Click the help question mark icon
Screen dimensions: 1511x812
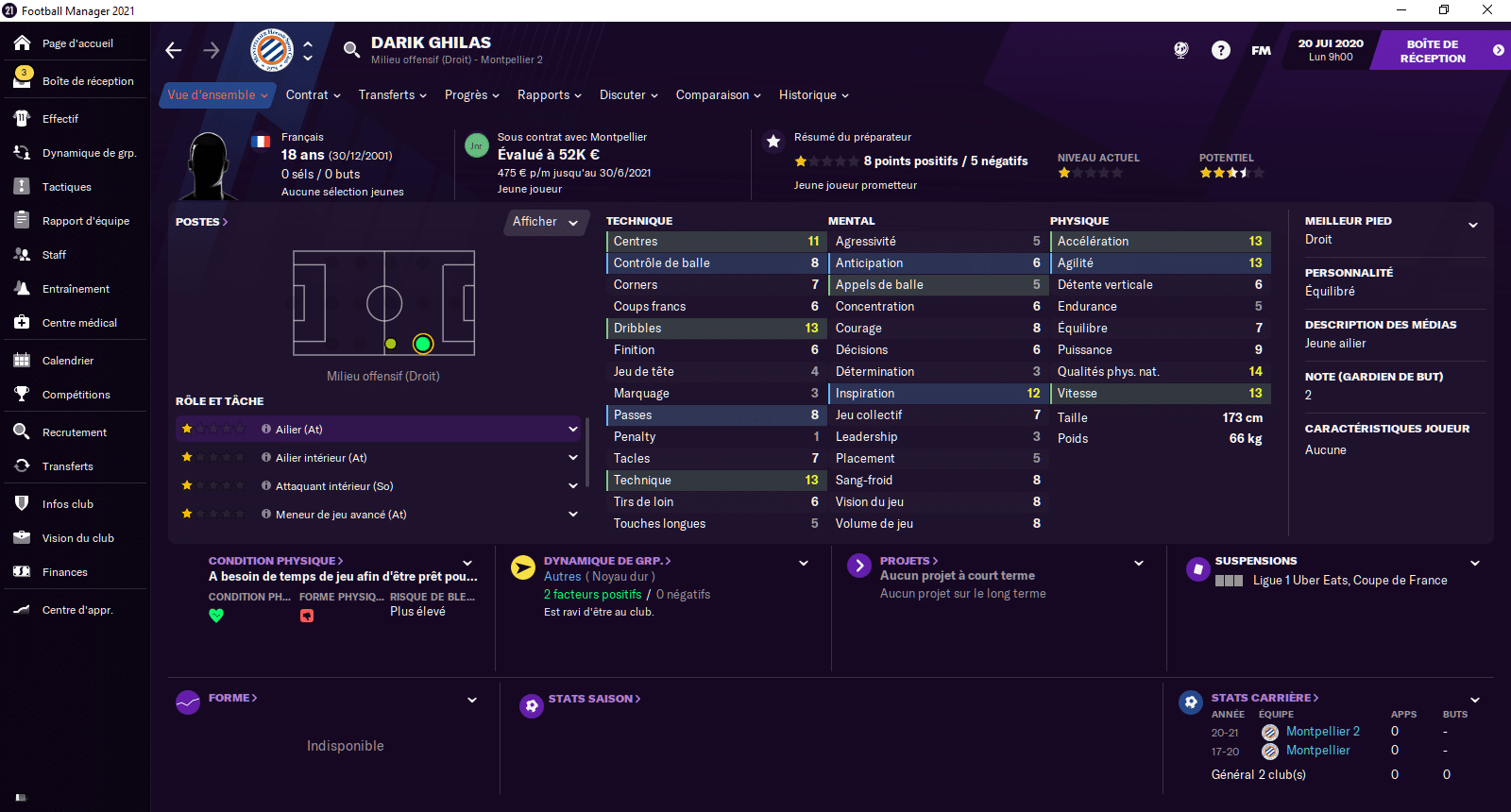pos(1221,50)
